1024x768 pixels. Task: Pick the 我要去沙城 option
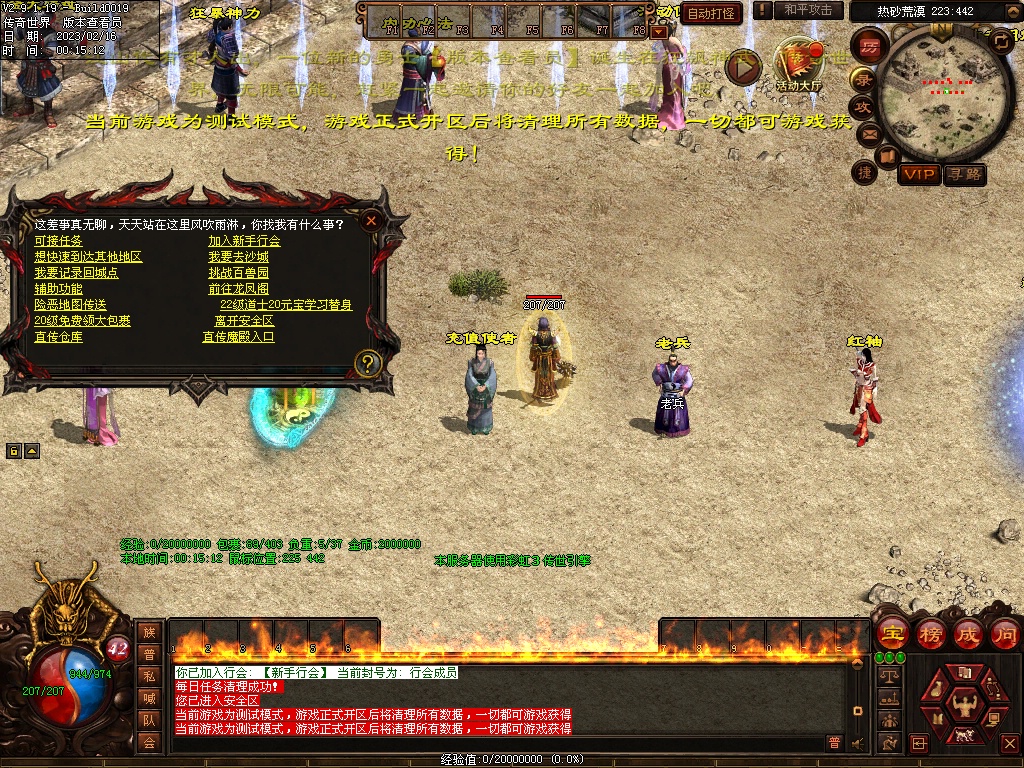click(238, 257)
